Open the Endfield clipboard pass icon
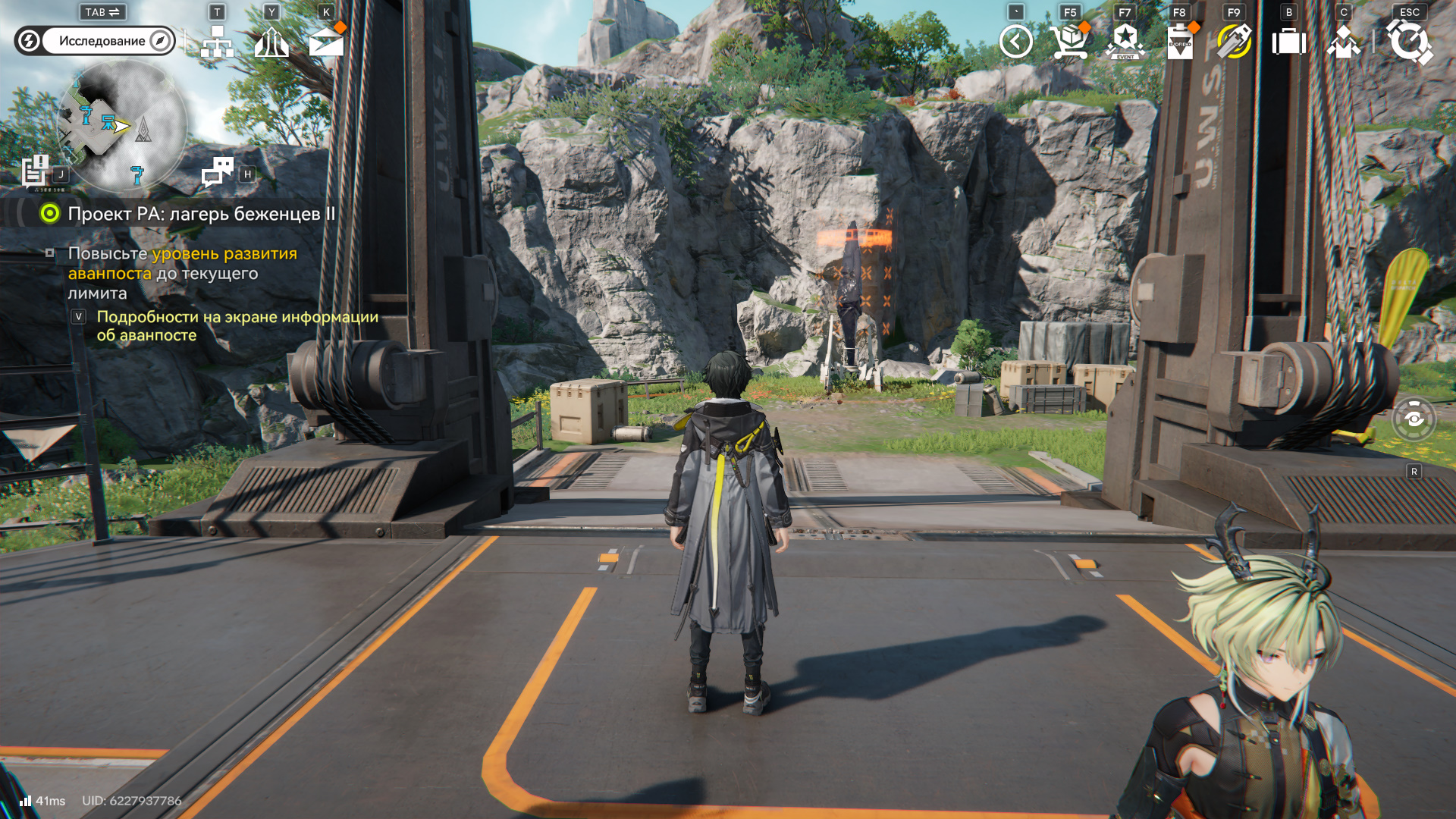This screenshot has width=1456, height=819. [1179, 42]
